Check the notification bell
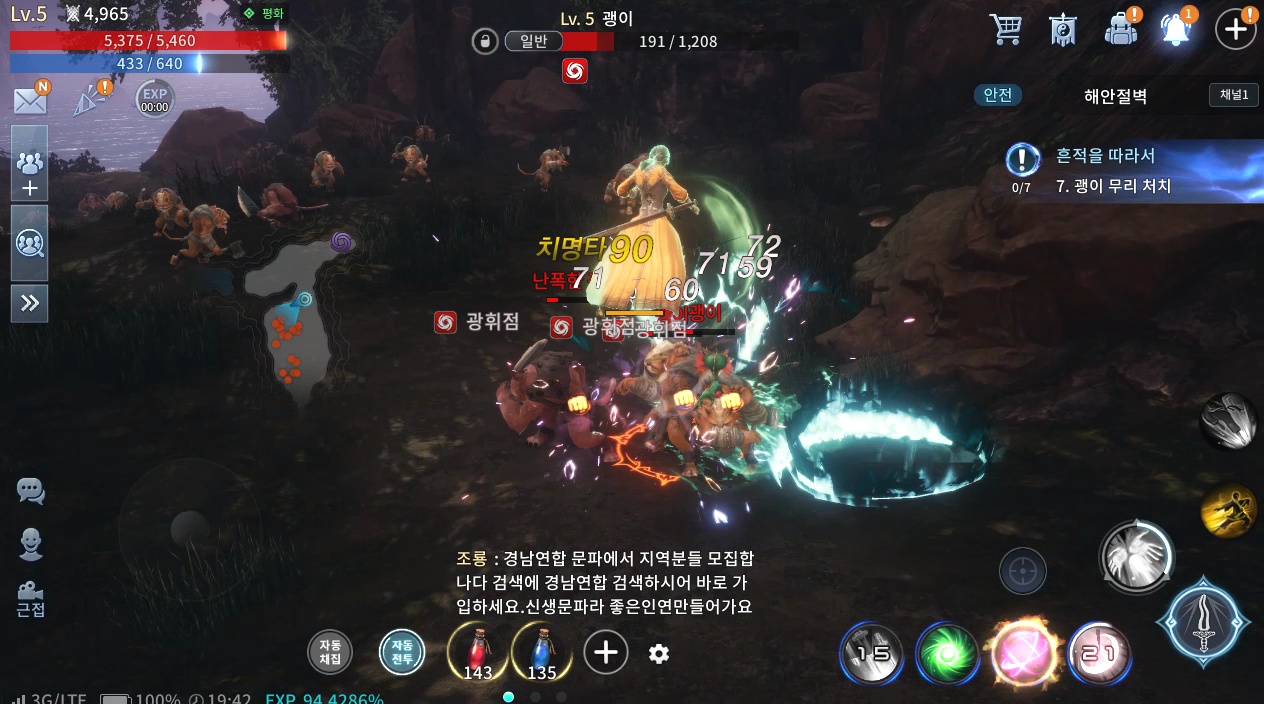This screenshot has height=704, width=1264. pyautogui.click(x=1177, y=29)
